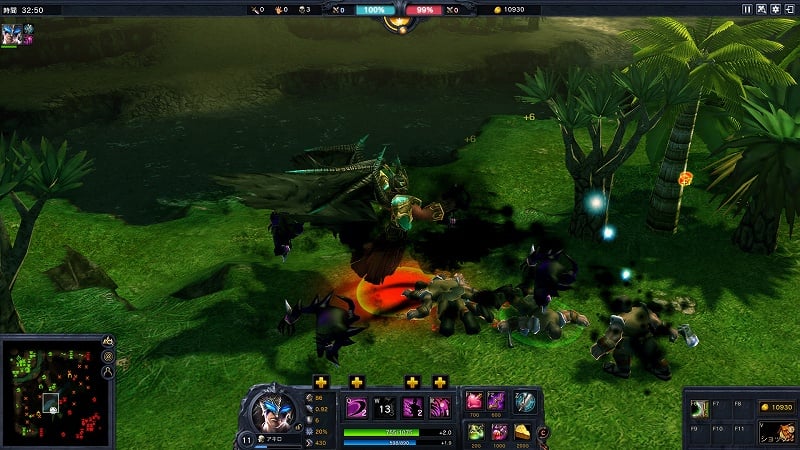Pick the cheese item costing 2000
This screenshot has height=450, width=800.
(x=522, y=431)
